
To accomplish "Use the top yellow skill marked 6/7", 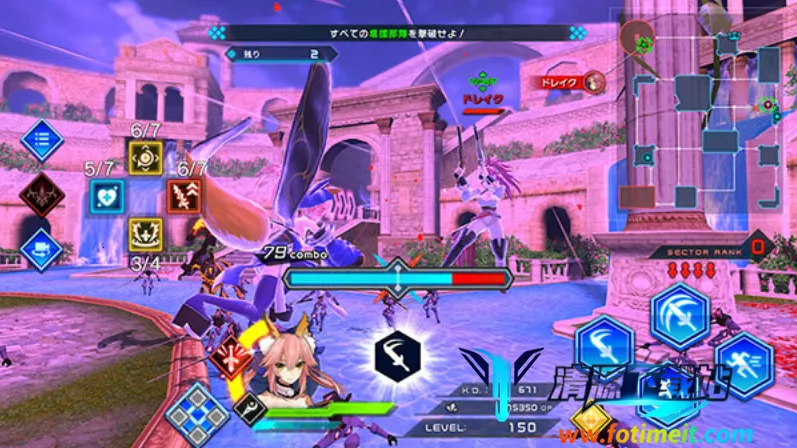I will pos(146,156).
